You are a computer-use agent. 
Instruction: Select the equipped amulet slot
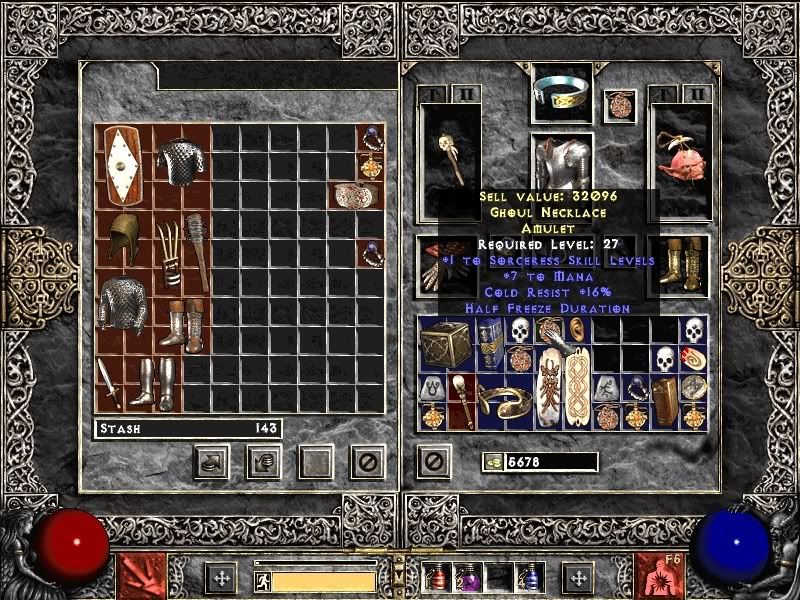coord(619,105)
